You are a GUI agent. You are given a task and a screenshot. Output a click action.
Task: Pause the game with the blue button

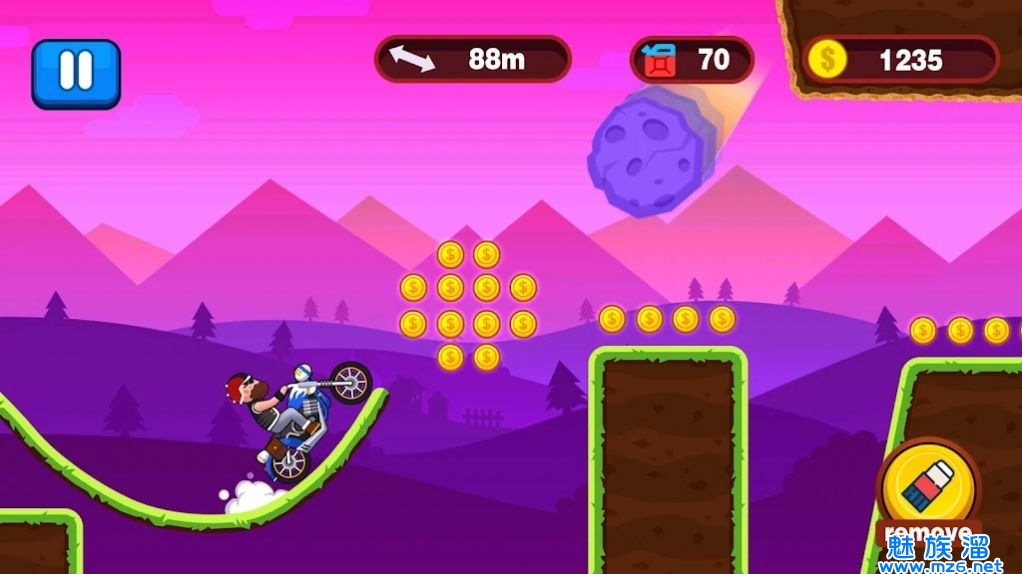click(76, 72)
